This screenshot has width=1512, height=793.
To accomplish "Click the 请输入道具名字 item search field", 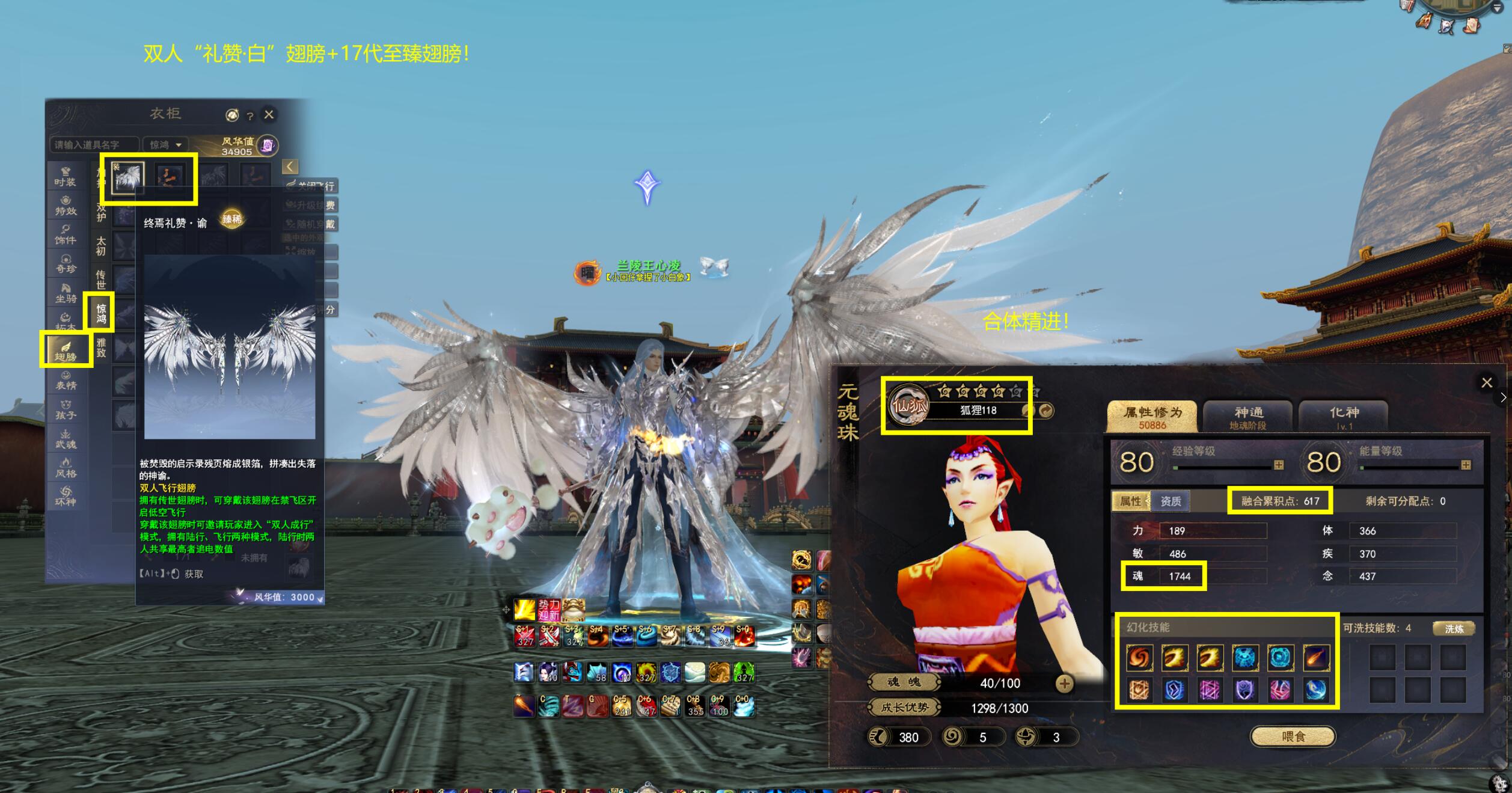I will [x=94, y=145].
